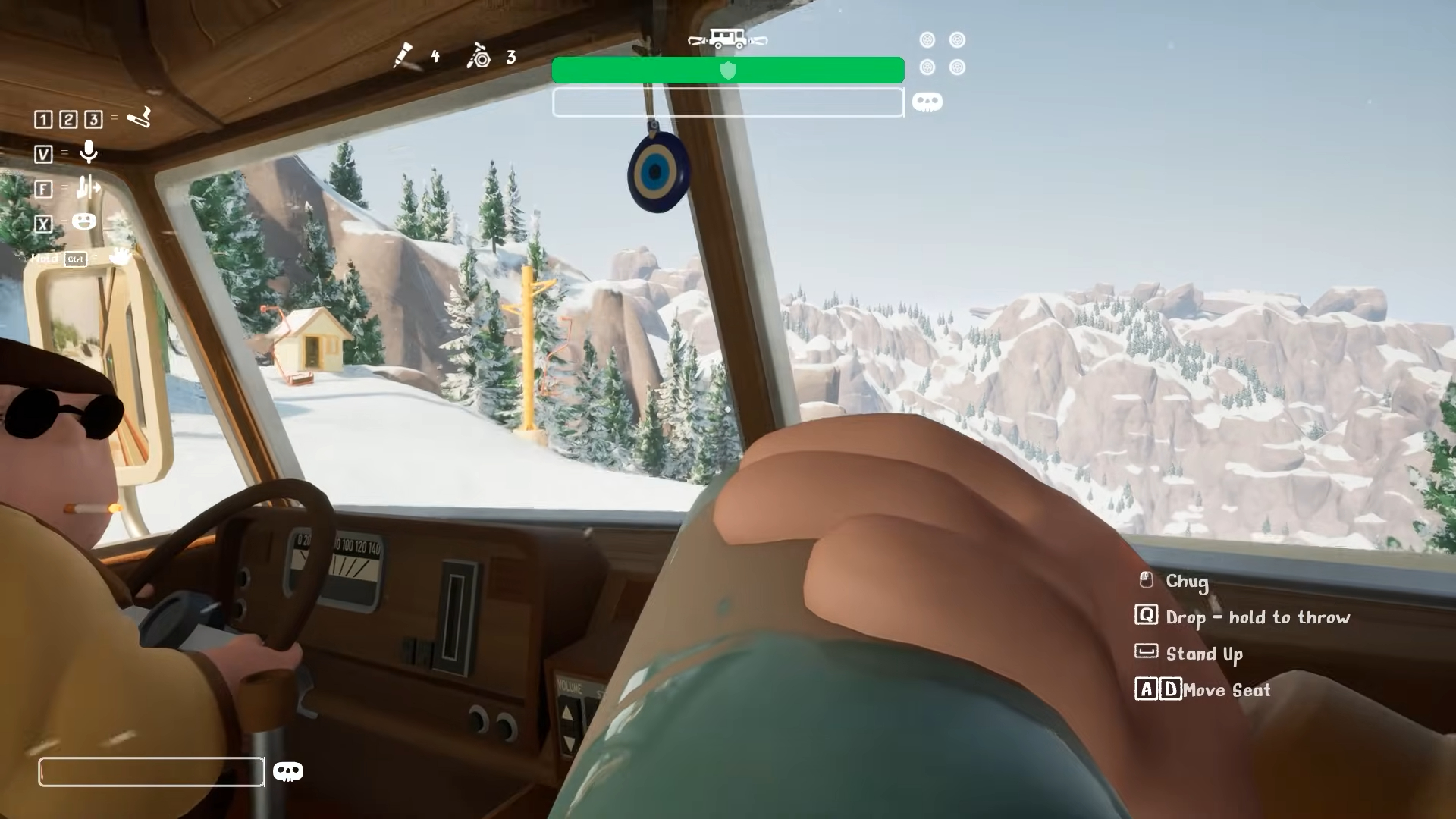Select the marker pen supply icon
Screen dimensions: 1456x819
tap(403, 55)
